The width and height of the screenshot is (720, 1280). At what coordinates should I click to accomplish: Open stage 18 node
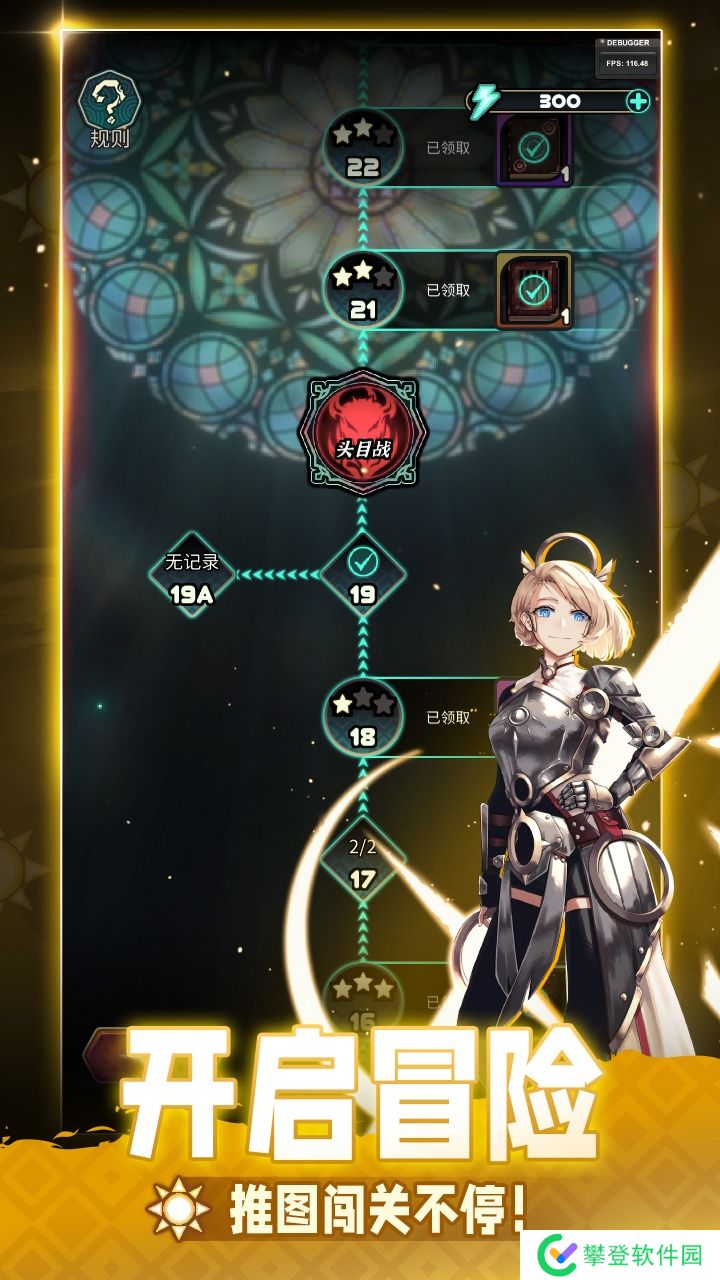(x=362, y=717)
